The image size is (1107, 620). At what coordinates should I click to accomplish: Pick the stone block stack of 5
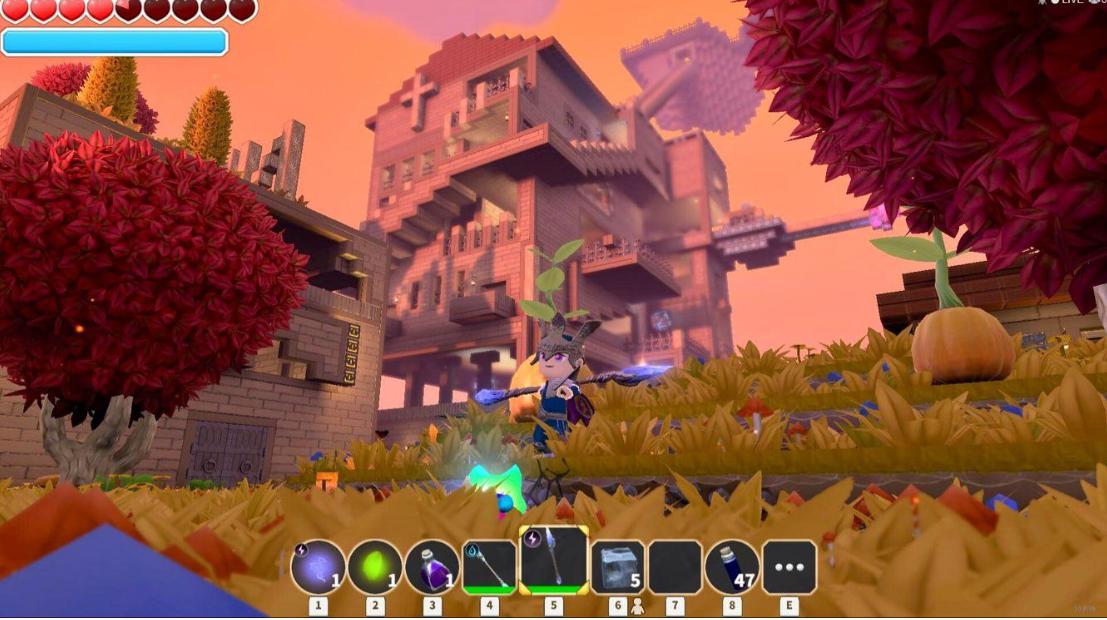618,567
